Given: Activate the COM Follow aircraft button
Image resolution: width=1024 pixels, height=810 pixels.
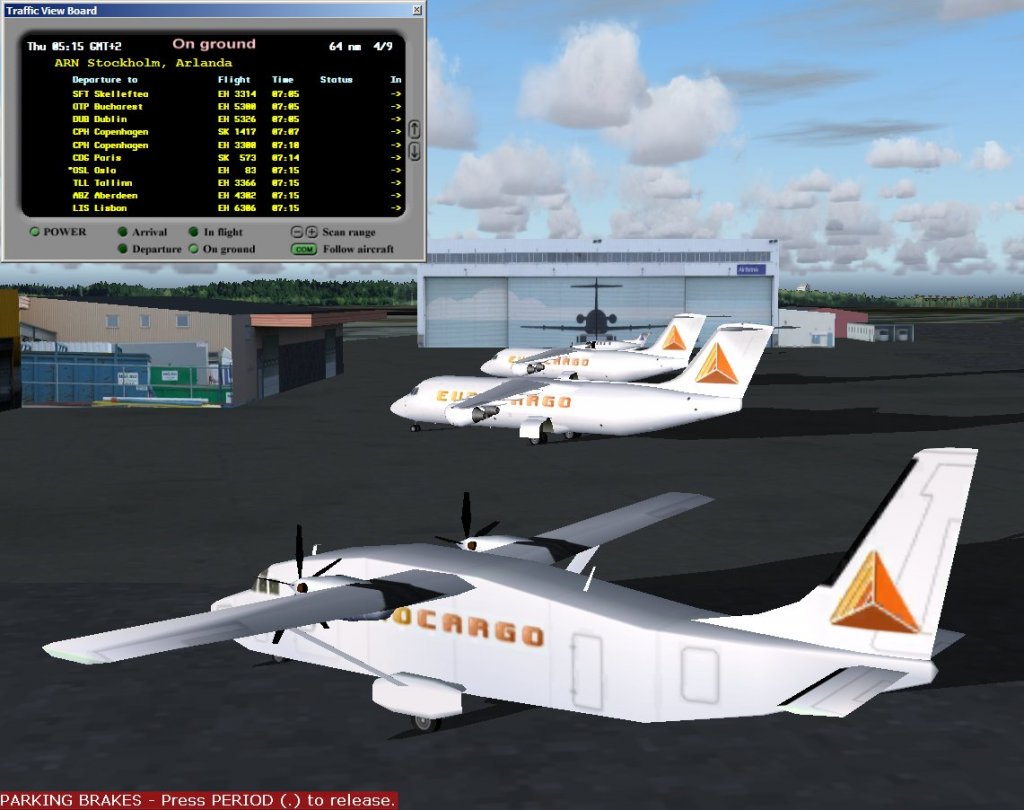Looking at the screenshot, I should click(304, 249).
